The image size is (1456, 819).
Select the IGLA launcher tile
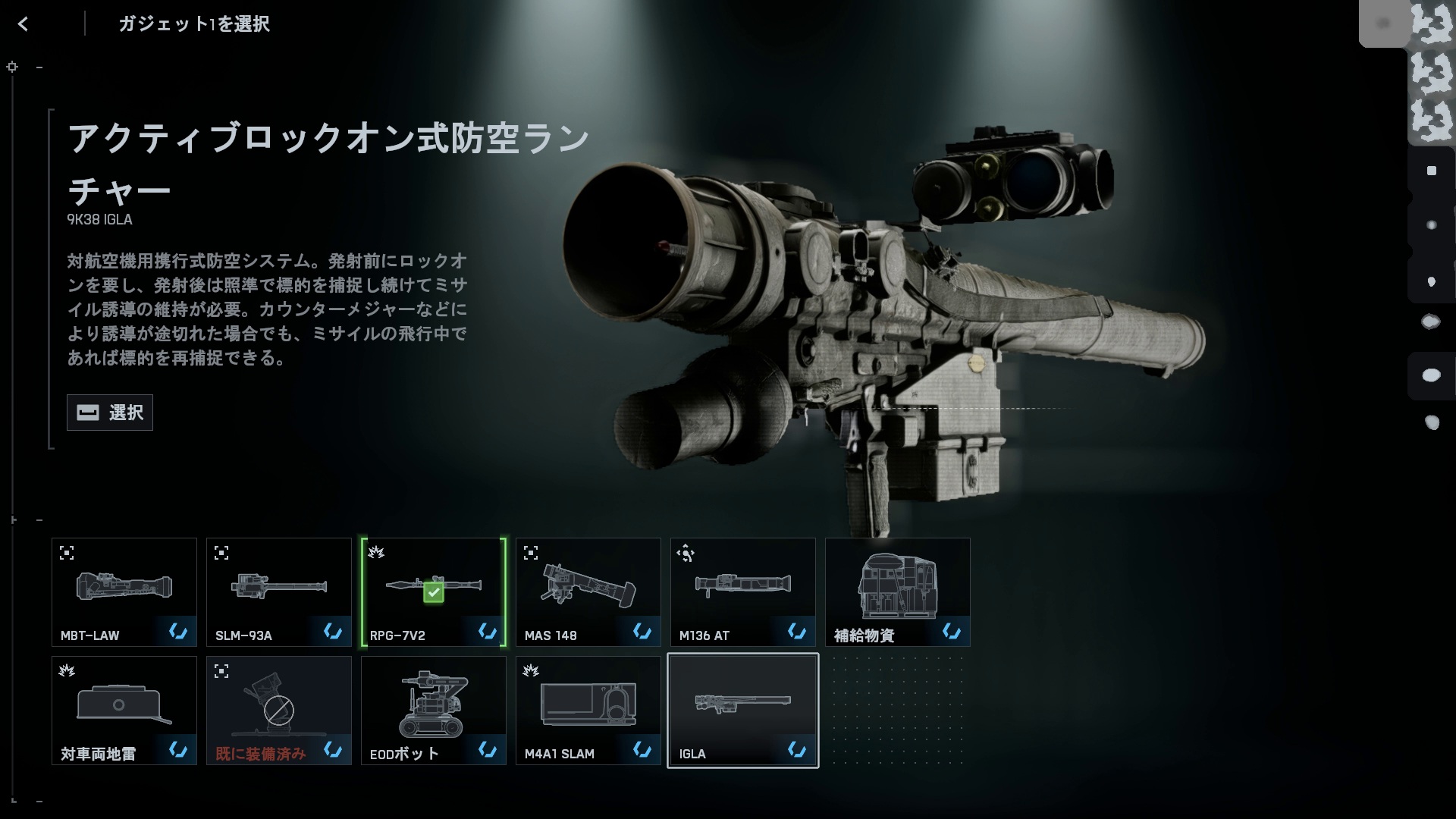point(743,711)
